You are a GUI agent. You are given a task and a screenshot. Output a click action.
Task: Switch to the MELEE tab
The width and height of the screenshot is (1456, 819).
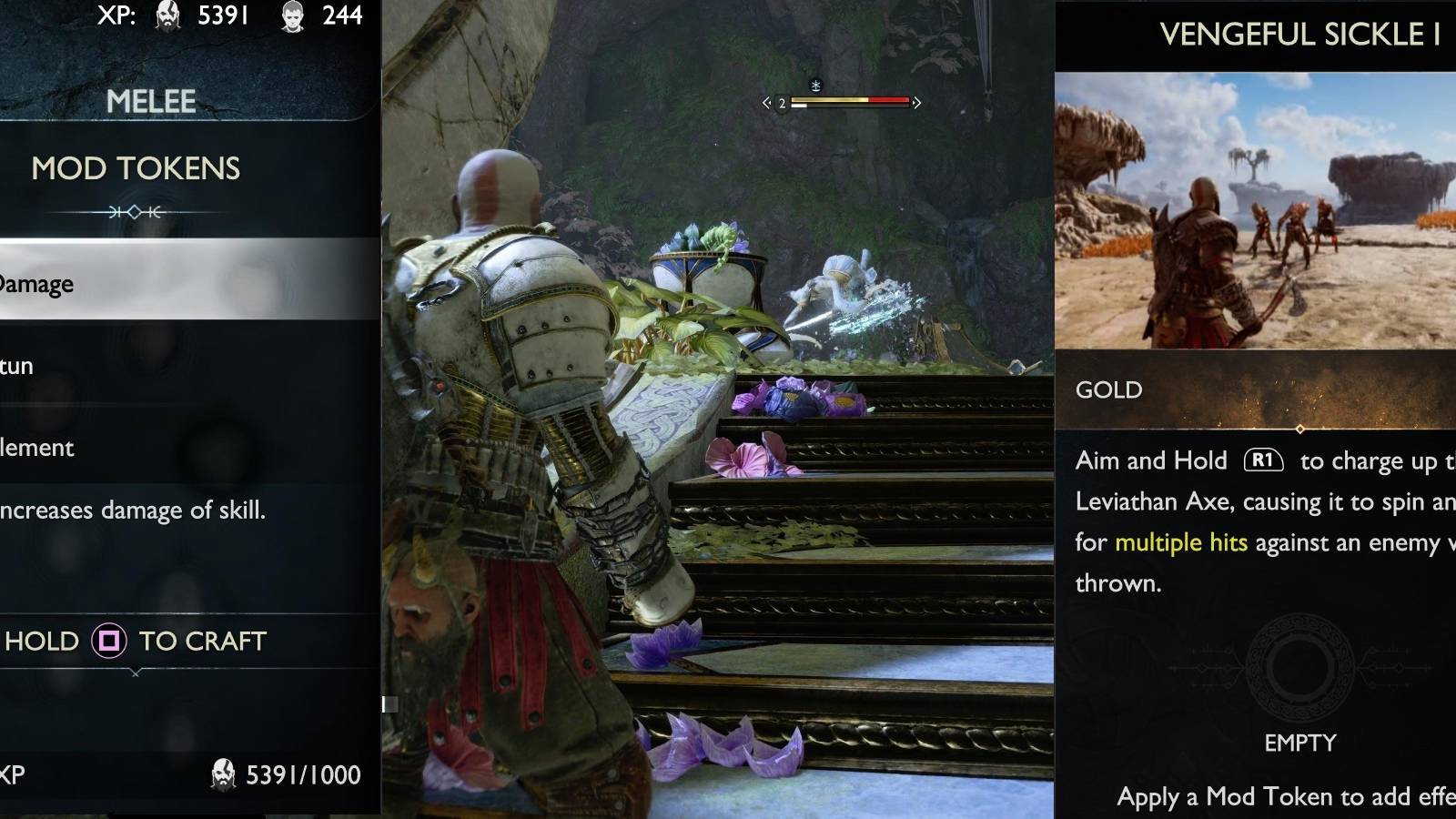coord(153,101)
